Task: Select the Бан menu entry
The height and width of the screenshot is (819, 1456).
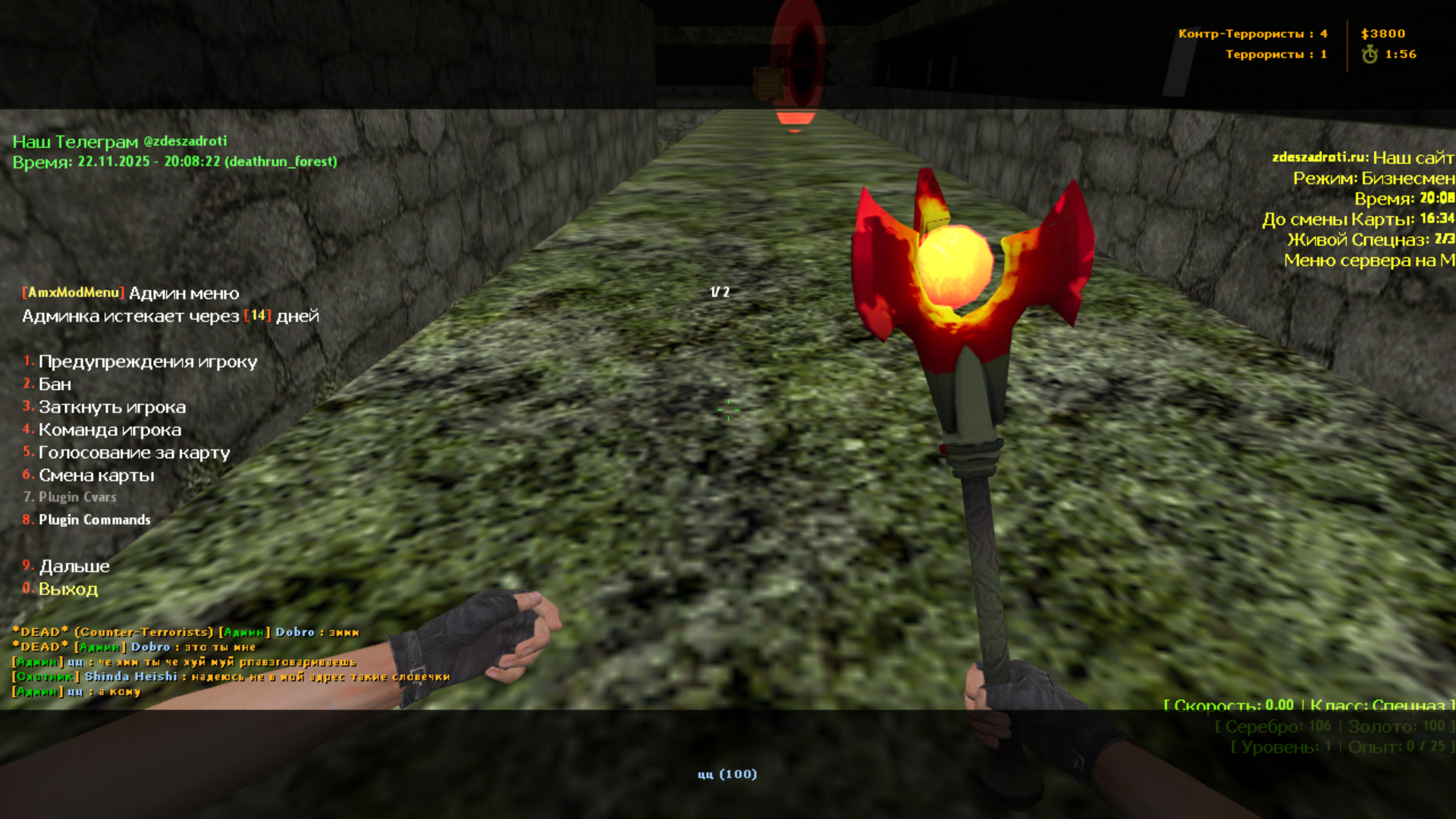Action: tap(55, 384)
